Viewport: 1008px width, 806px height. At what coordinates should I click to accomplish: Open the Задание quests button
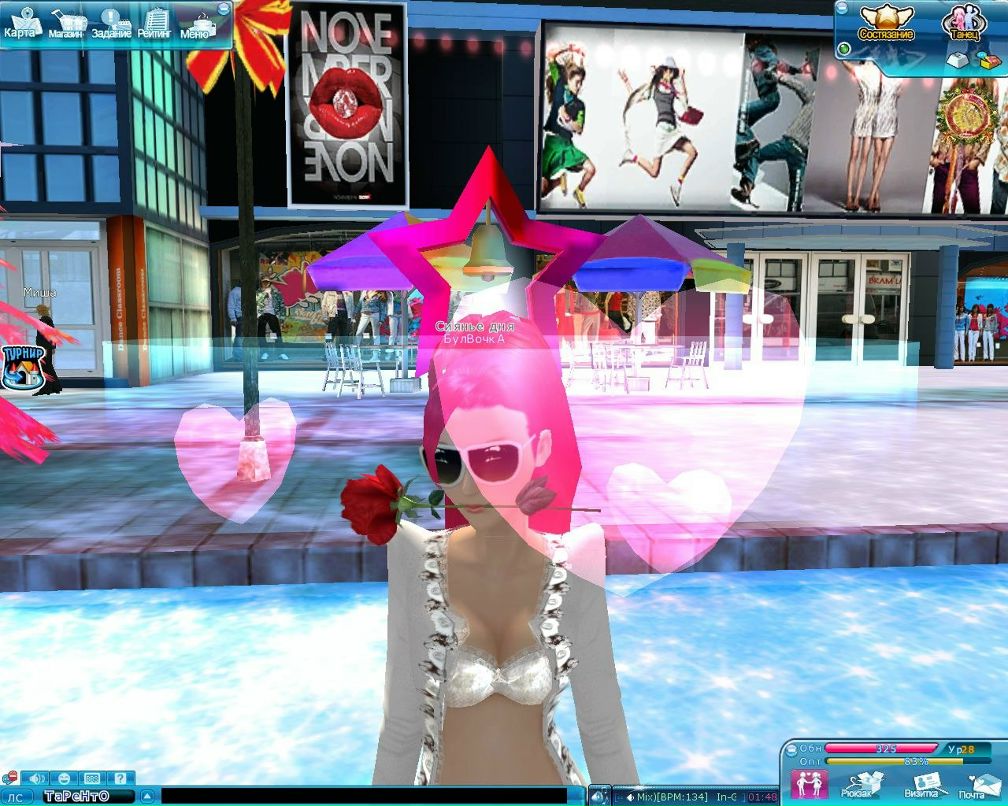click(x=111, y=22)
